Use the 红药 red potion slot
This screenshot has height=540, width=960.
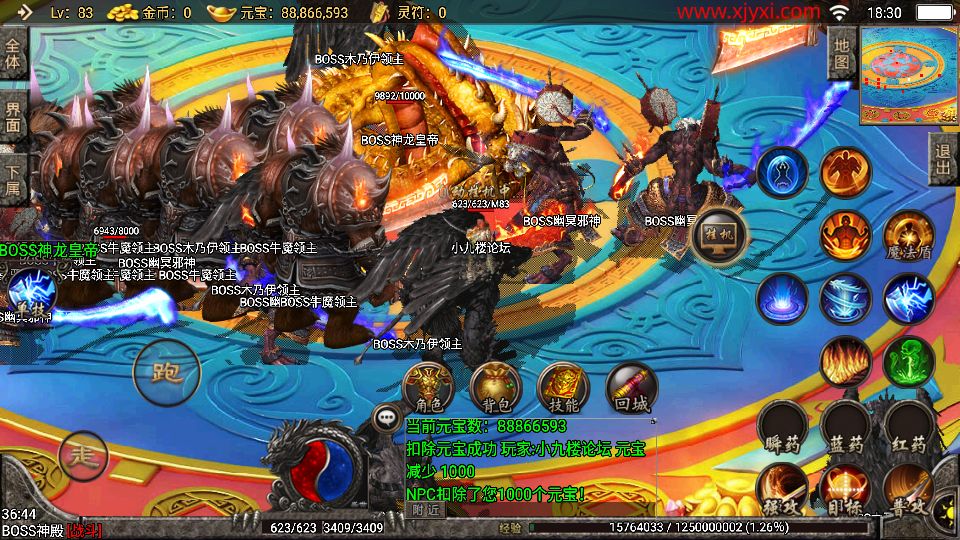point(908,429)
